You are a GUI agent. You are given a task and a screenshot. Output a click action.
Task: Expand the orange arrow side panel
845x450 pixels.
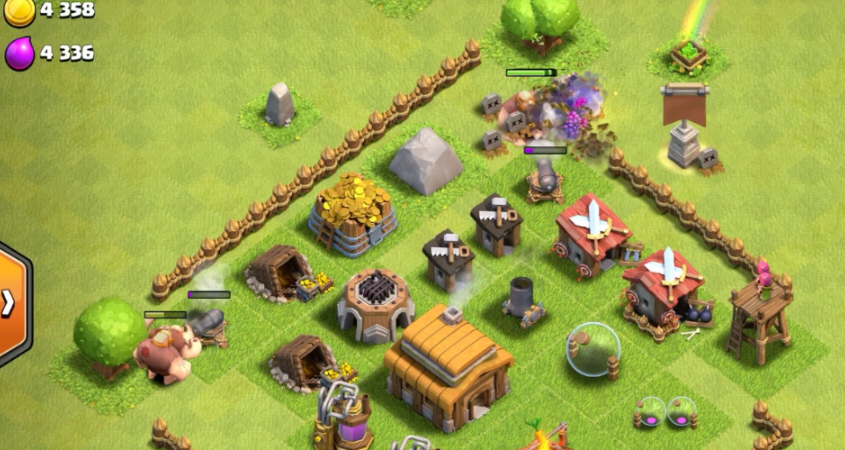(10, 303)
